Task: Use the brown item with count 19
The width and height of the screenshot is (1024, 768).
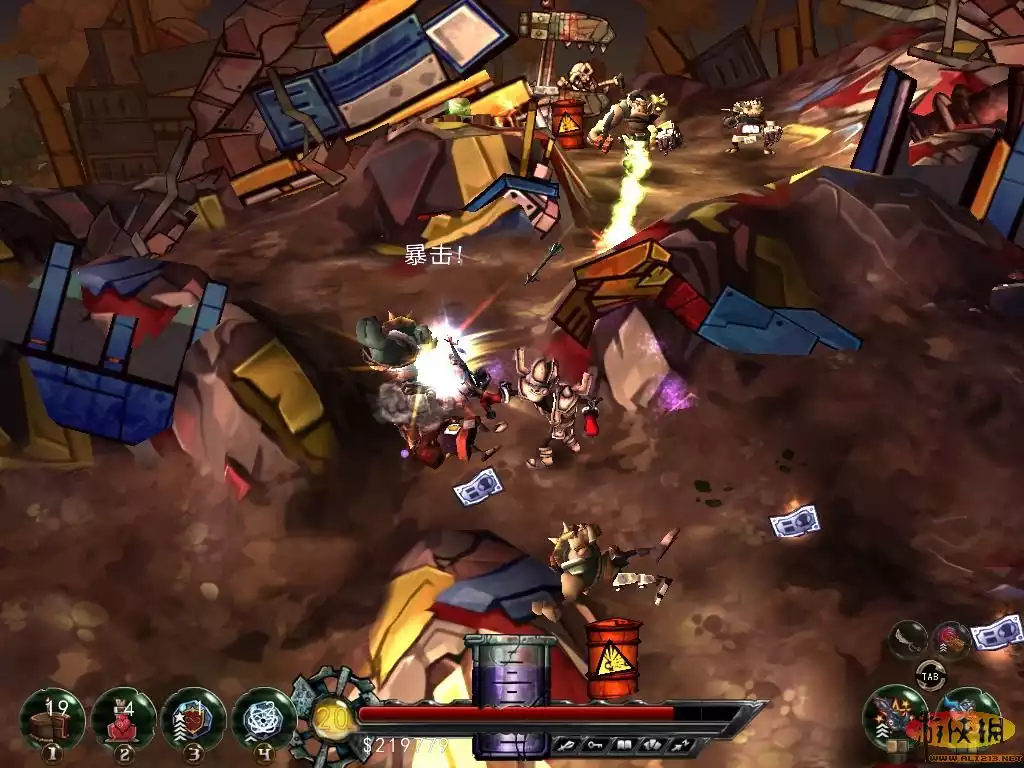Action: pos(52,718)
